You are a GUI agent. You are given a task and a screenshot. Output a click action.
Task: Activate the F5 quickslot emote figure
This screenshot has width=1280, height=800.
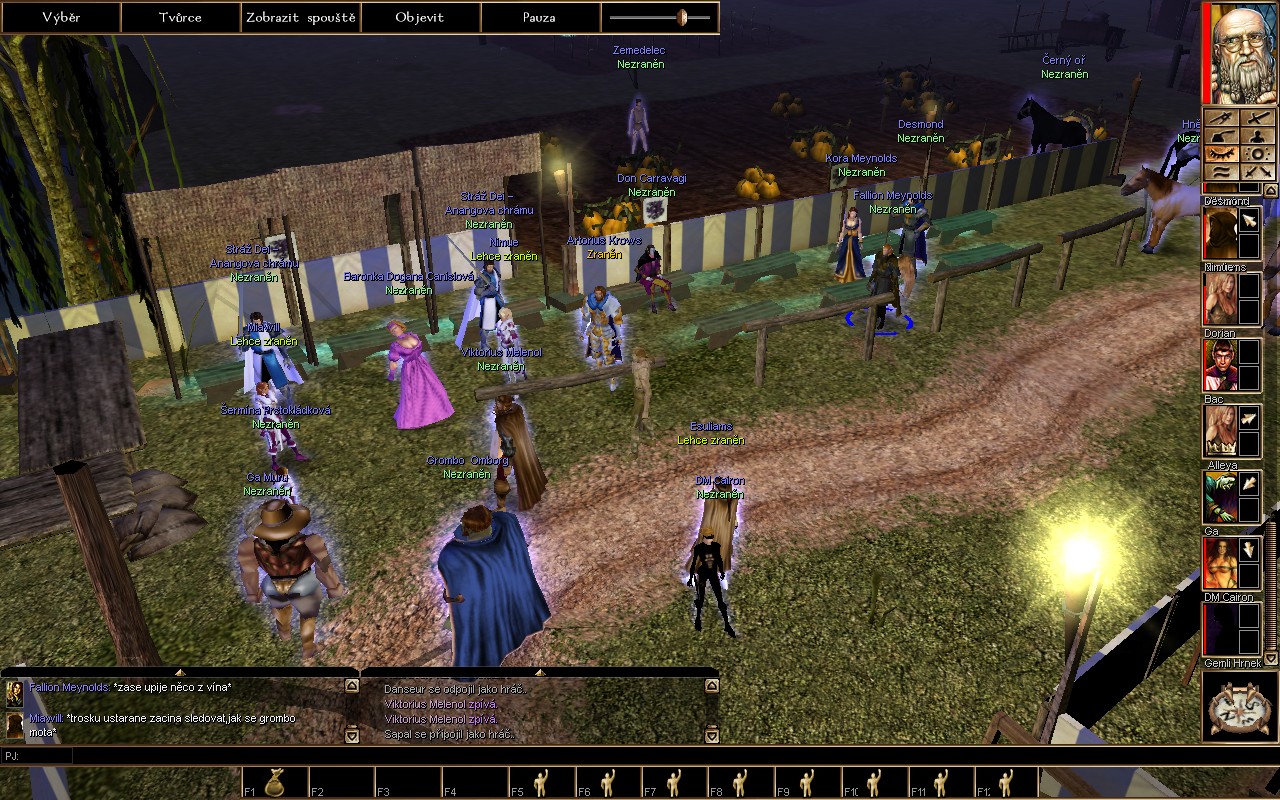(542, 782)
